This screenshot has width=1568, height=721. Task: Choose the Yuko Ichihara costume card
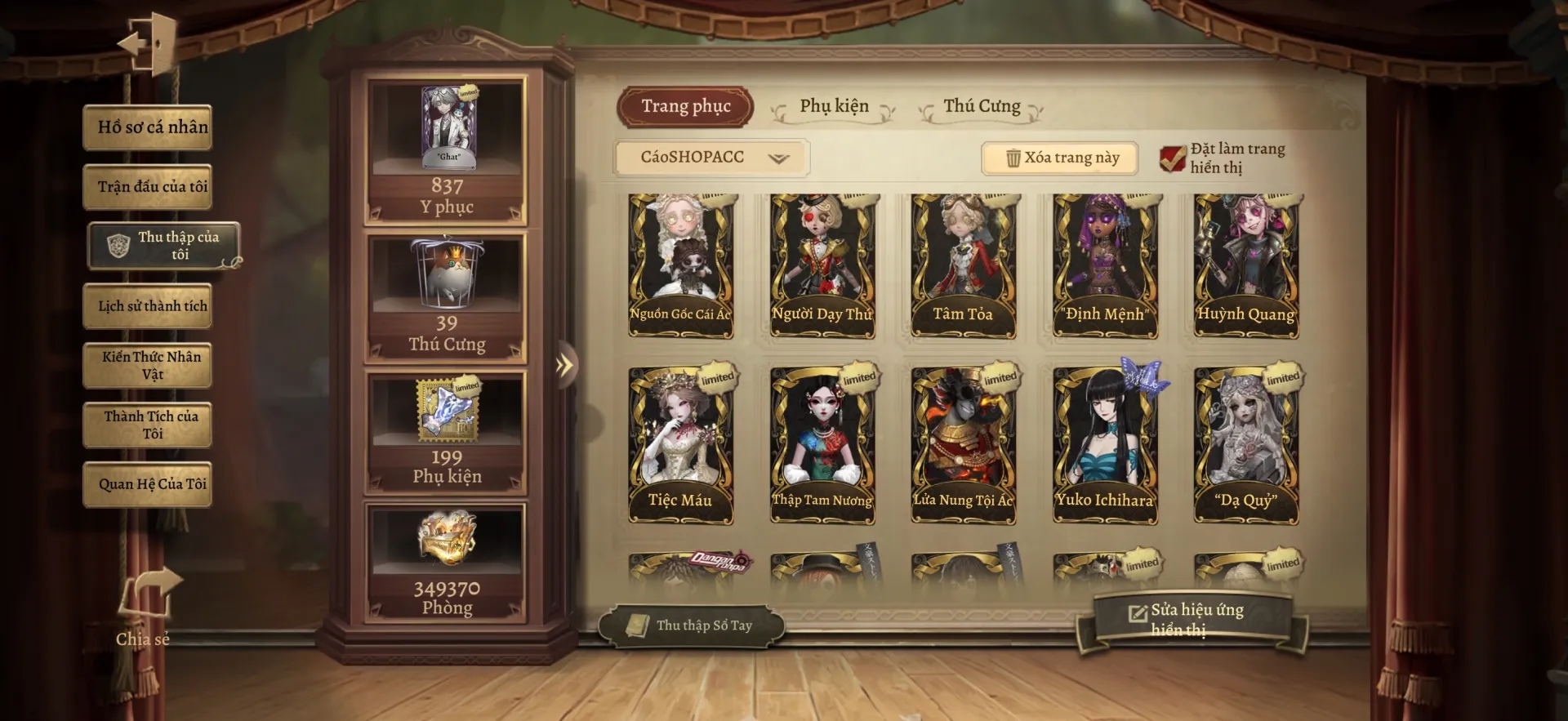point(1104,445)
